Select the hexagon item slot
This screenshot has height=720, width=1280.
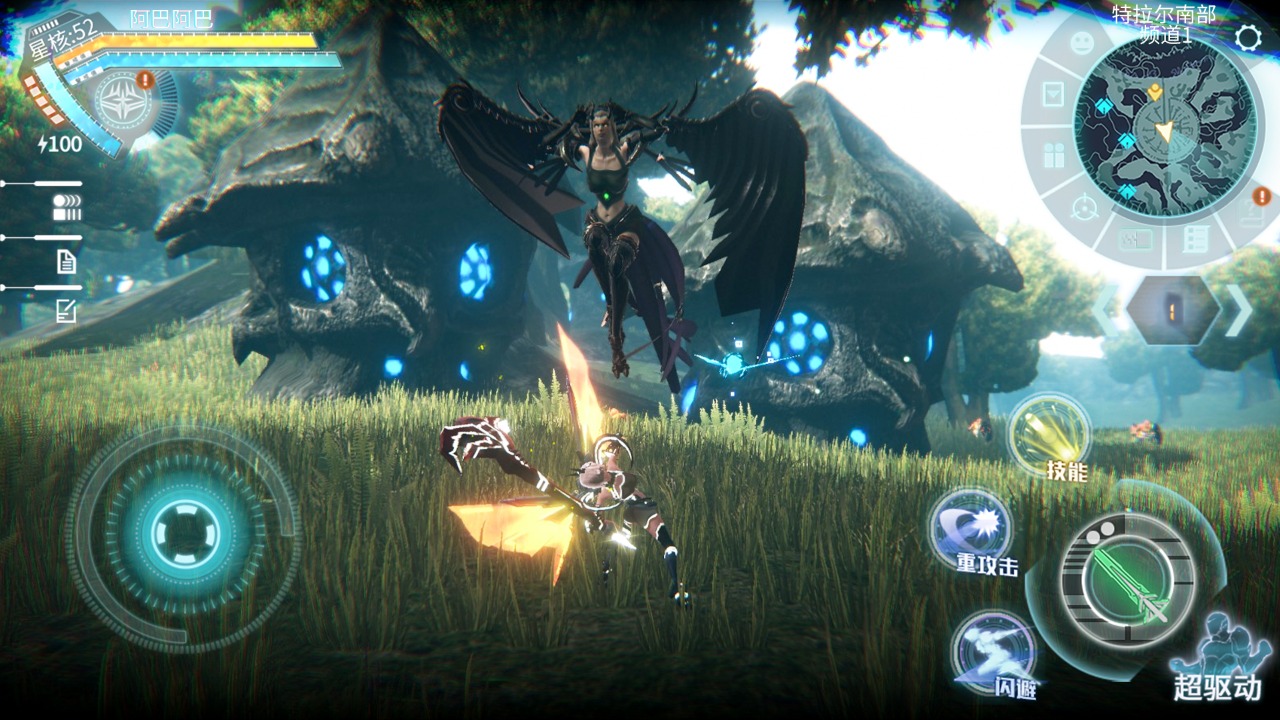pyautogui.click(x=1171, y=310)
